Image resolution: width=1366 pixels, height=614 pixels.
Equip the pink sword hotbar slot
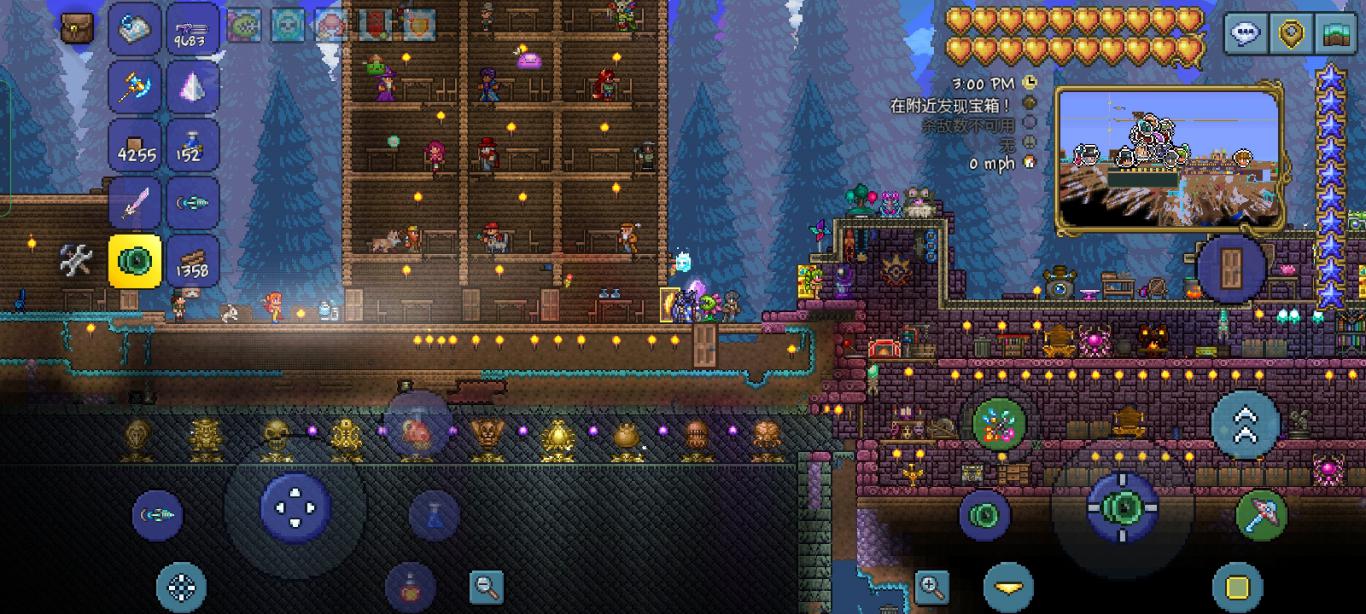pos(135,203)
